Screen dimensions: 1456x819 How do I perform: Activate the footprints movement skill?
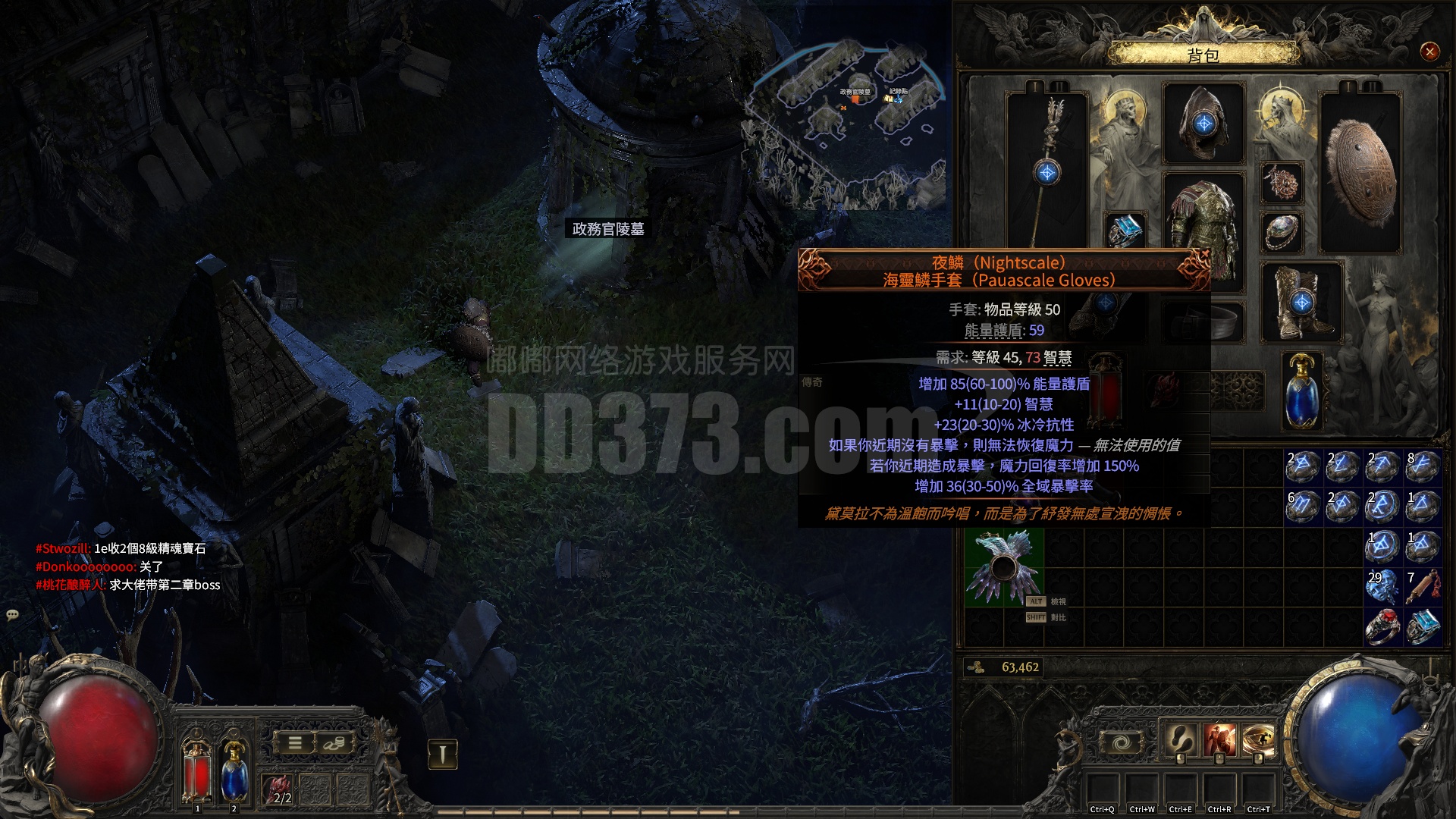tap(1180, 739)
